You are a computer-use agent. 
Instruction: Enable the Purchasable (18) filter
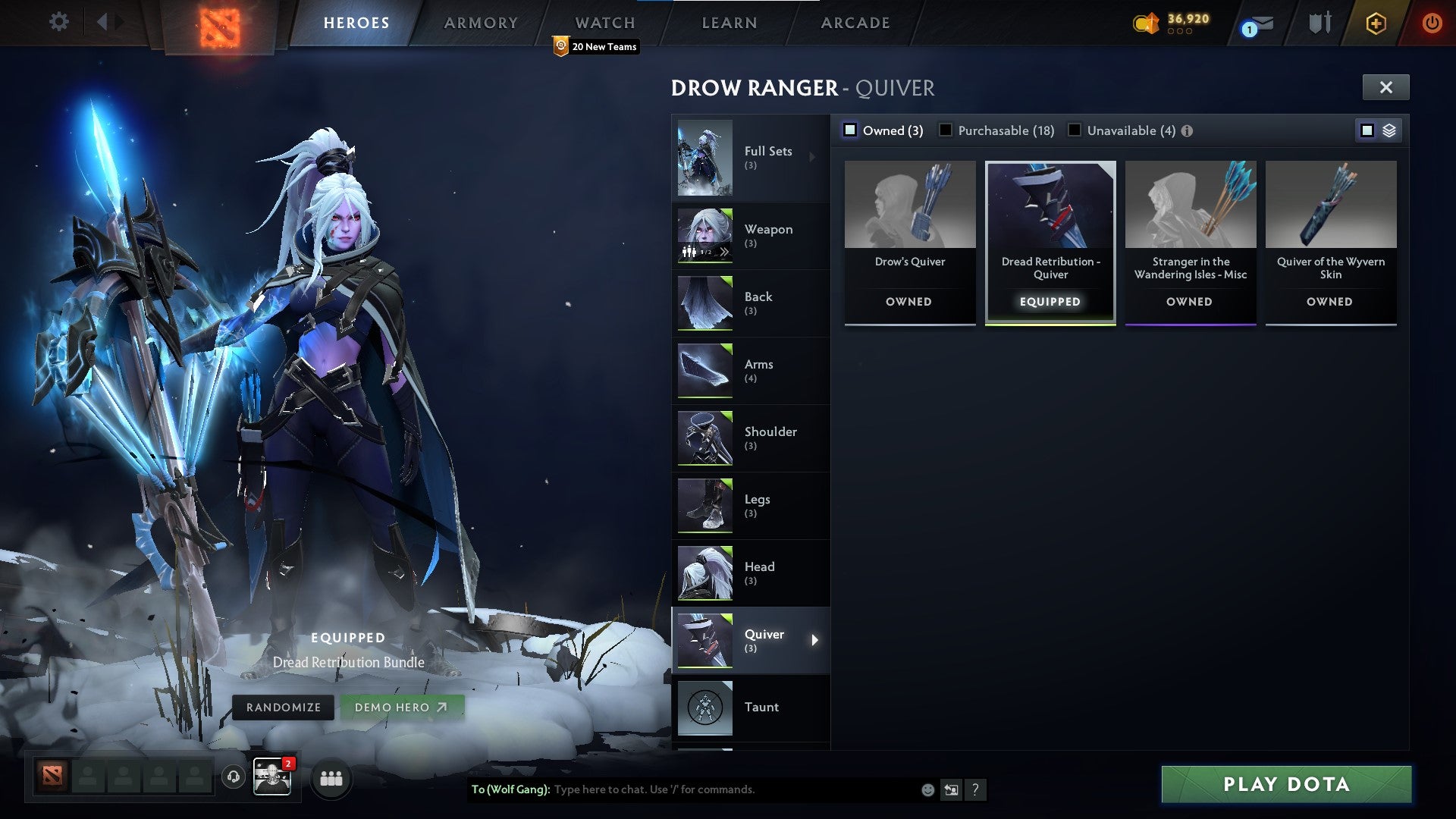pos(946,130)
